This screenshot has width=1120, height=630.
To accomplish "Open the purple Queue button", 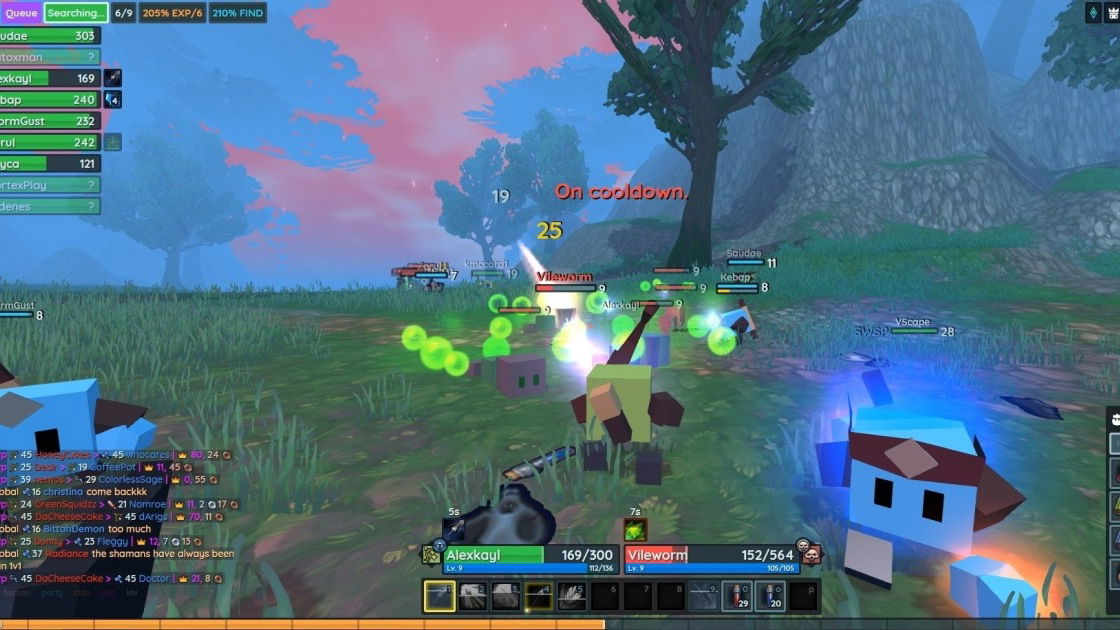I will coord(21,13).
